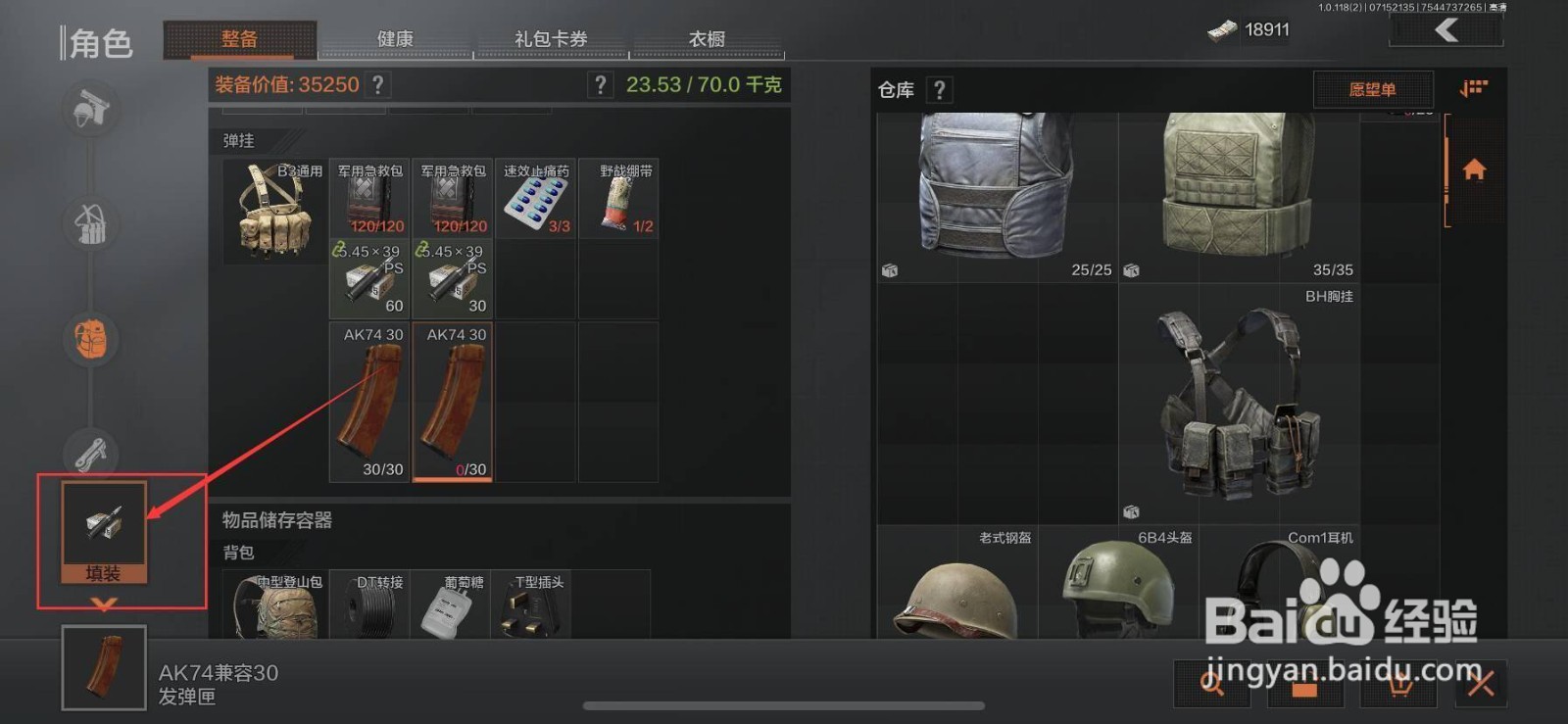Image resolution: width=1568 pixels, height=724 pixels.
Task: Open the 衣橱 tab
Action: (x=708, y=39)
